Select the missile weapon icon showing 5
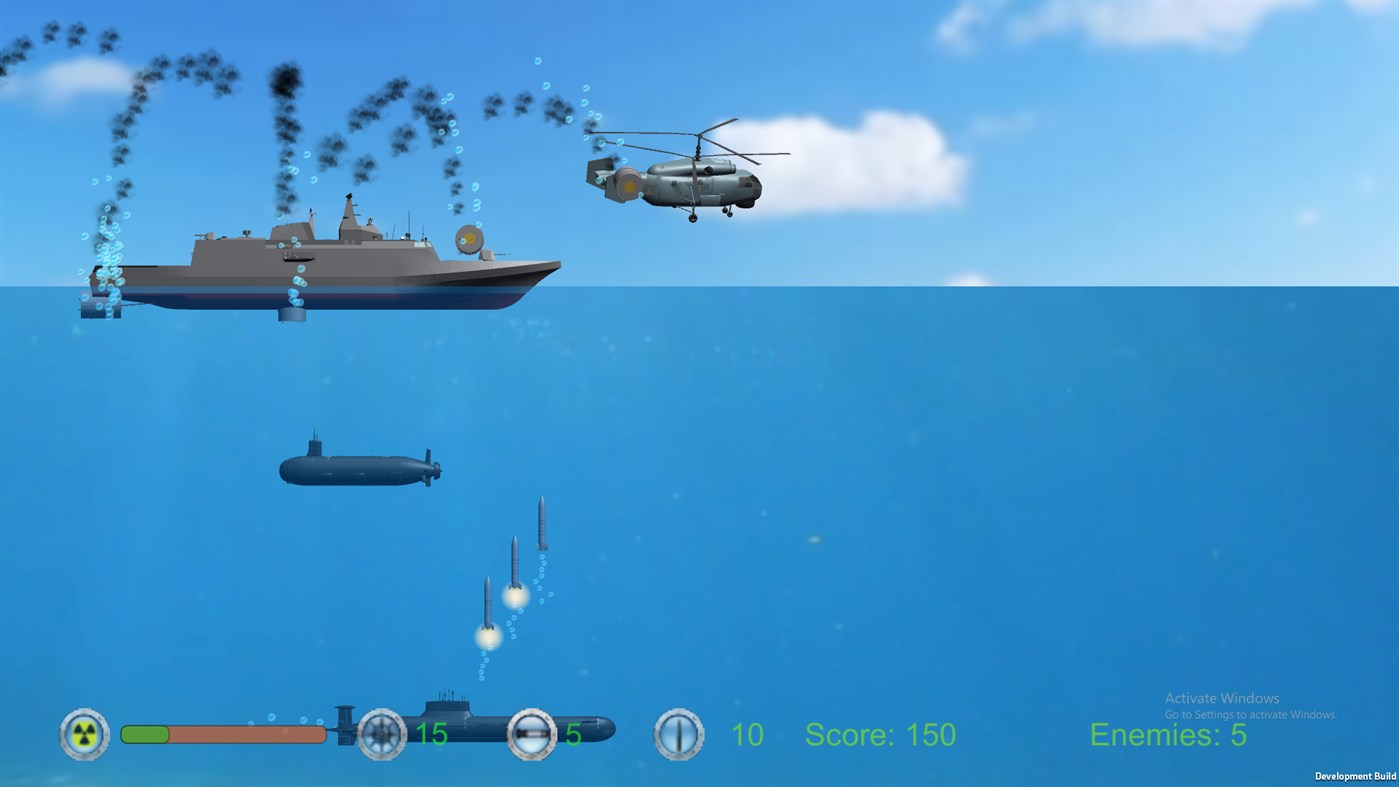The width and height of the screenshot is (1399, 787). pos(531,734)
